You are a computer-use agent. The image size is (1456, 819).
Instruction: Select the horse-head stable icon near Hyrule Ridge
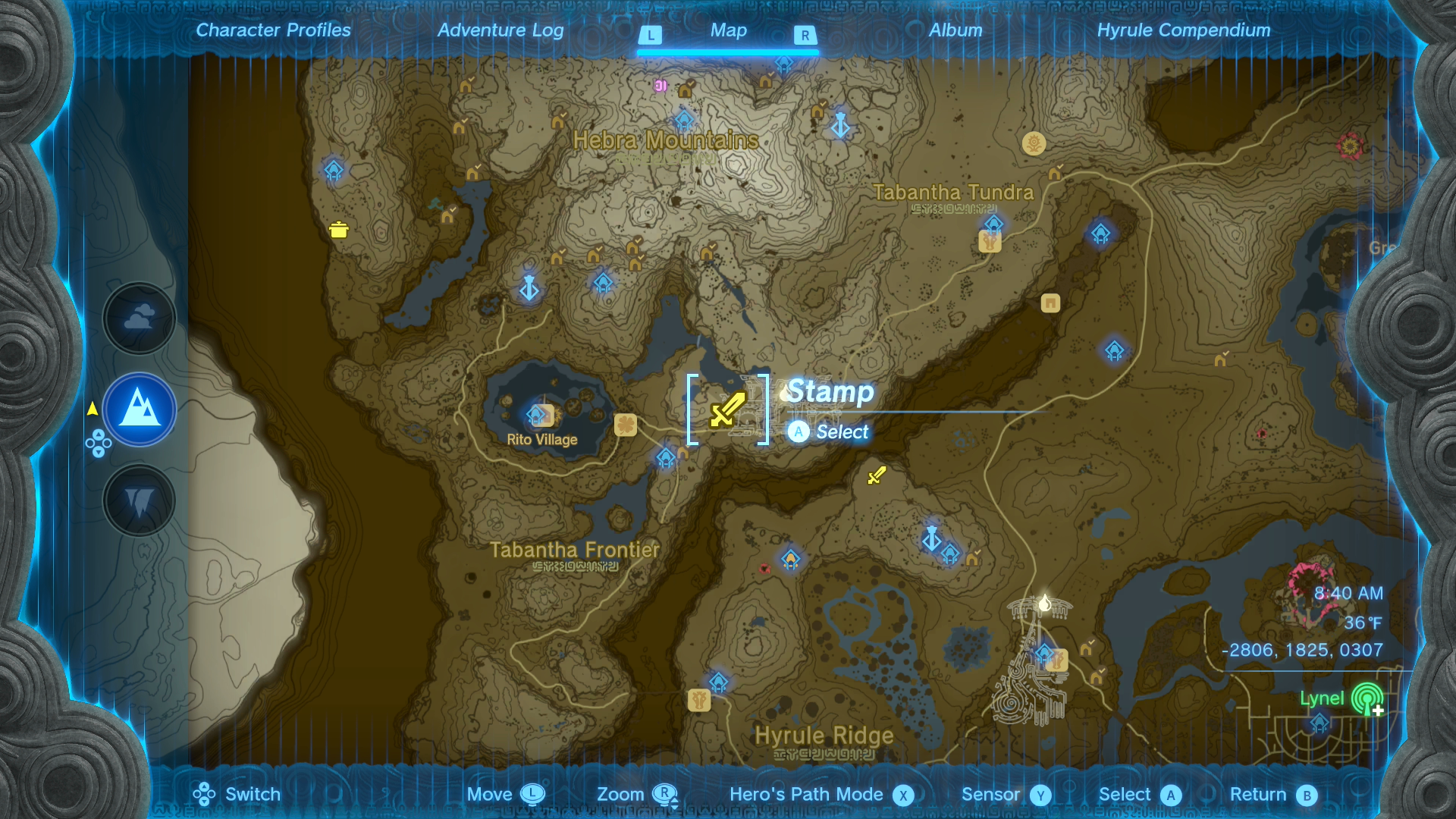point(700,699)
